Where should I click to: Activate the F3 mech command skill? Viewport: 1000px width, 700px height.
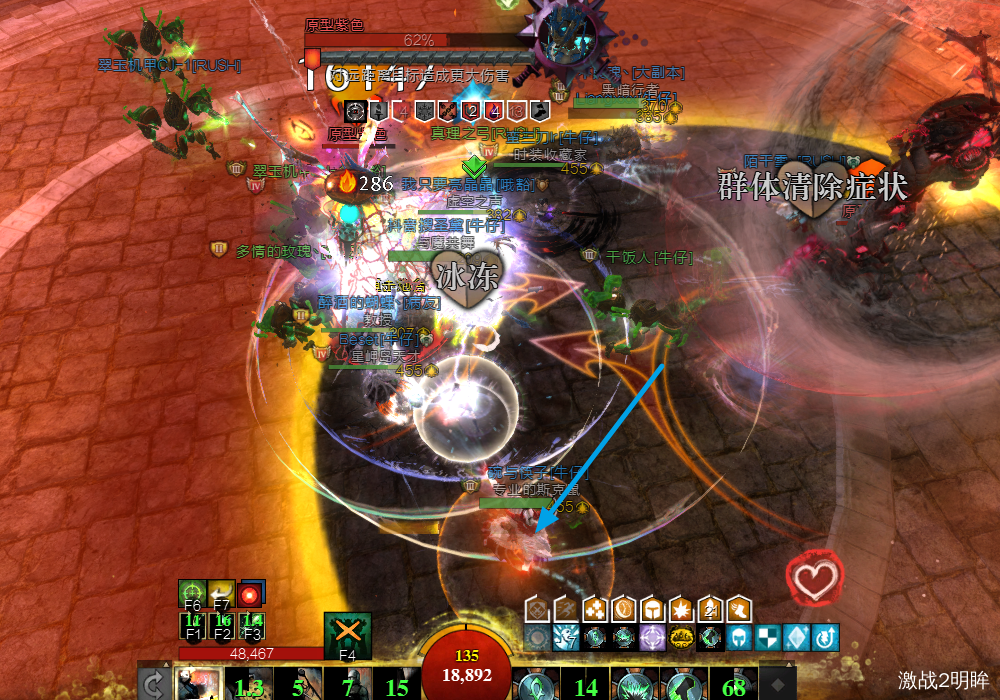pos(252,625)
